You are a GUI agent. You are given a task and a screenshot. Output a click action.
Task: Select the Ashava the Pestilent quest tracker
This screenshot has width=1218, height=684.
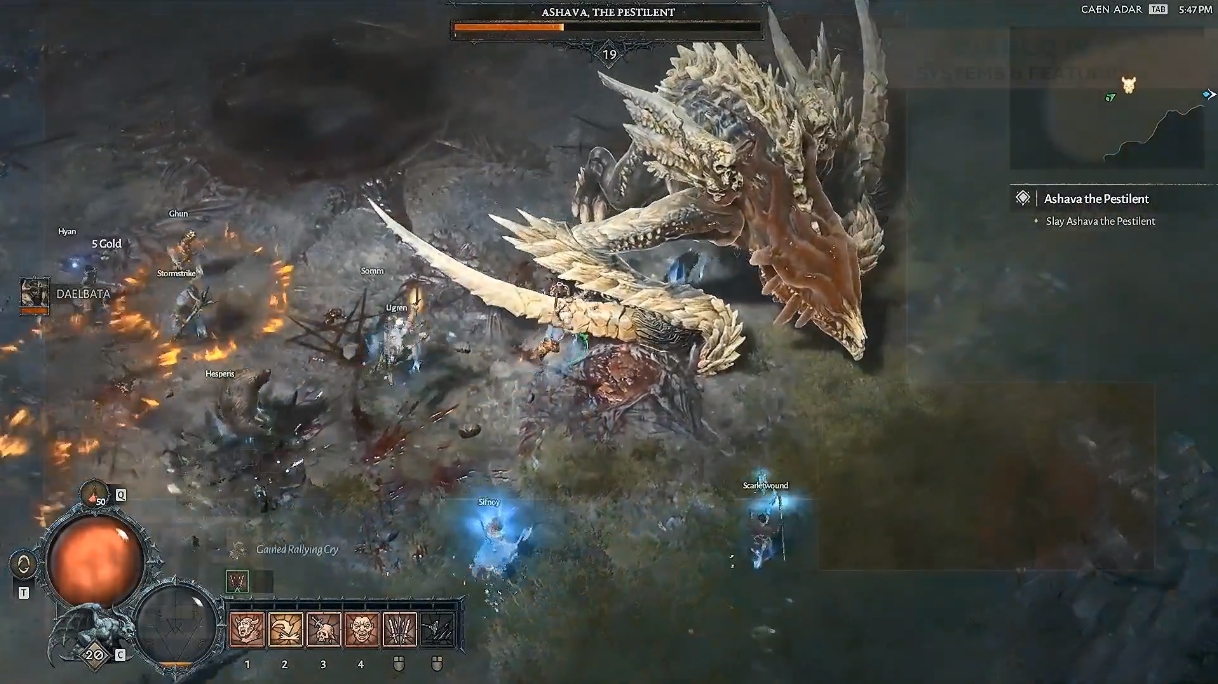coord(1097,199)
